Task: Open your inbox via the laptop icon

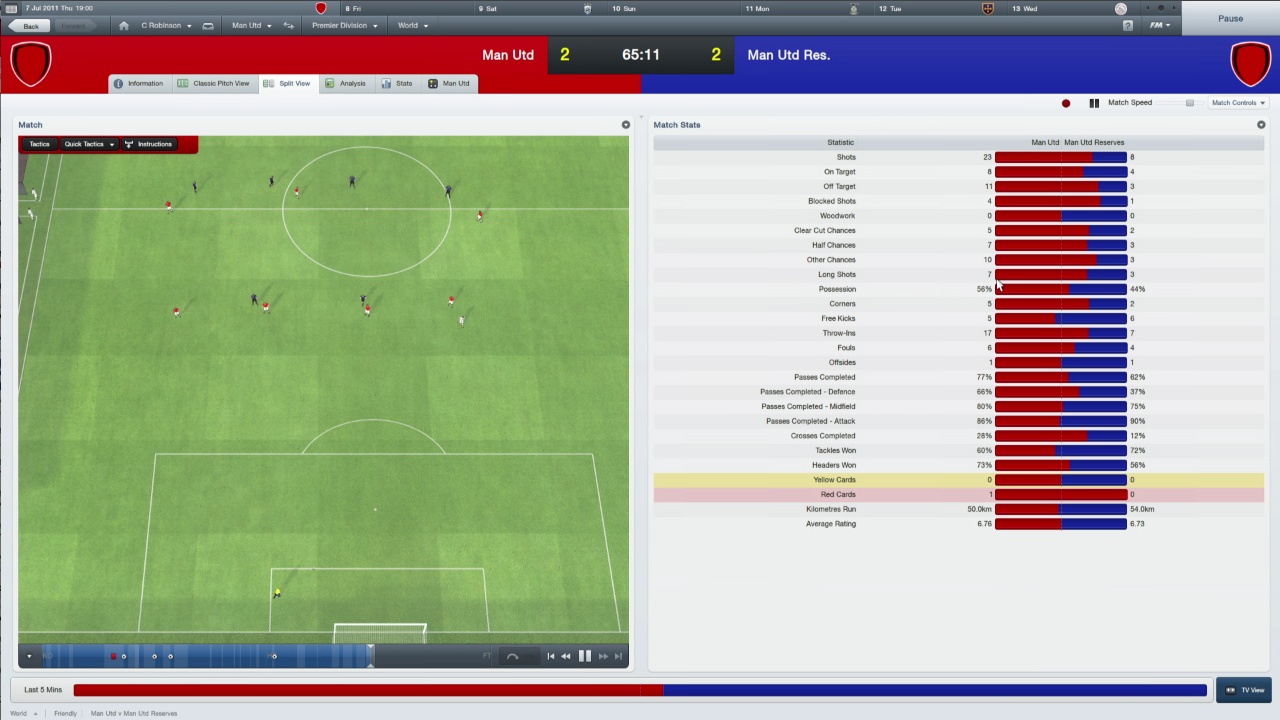Action: pos(207,25)
